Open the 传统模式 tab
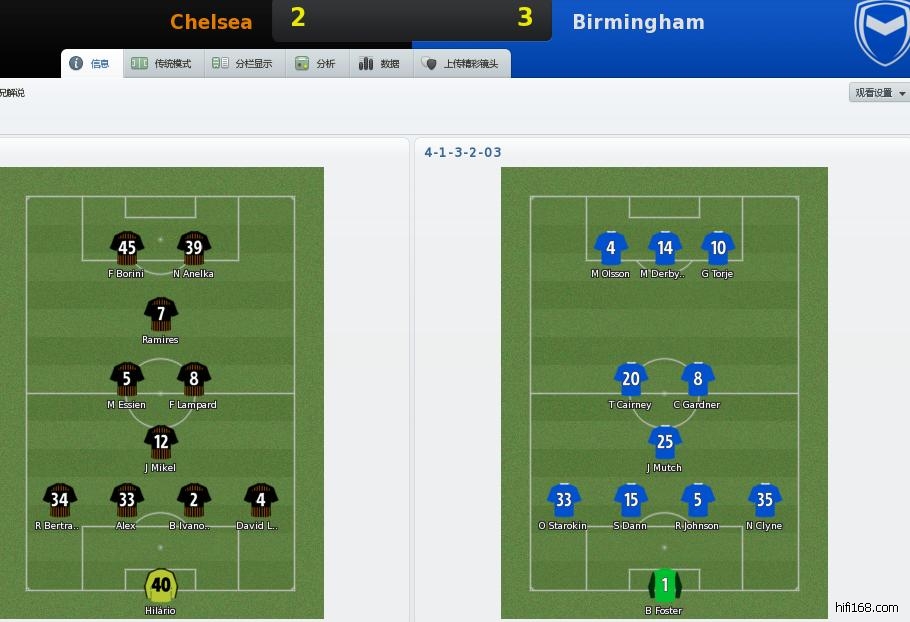This screenshot has height=622, width=910. pyautogui.click(x=161, y=64)
